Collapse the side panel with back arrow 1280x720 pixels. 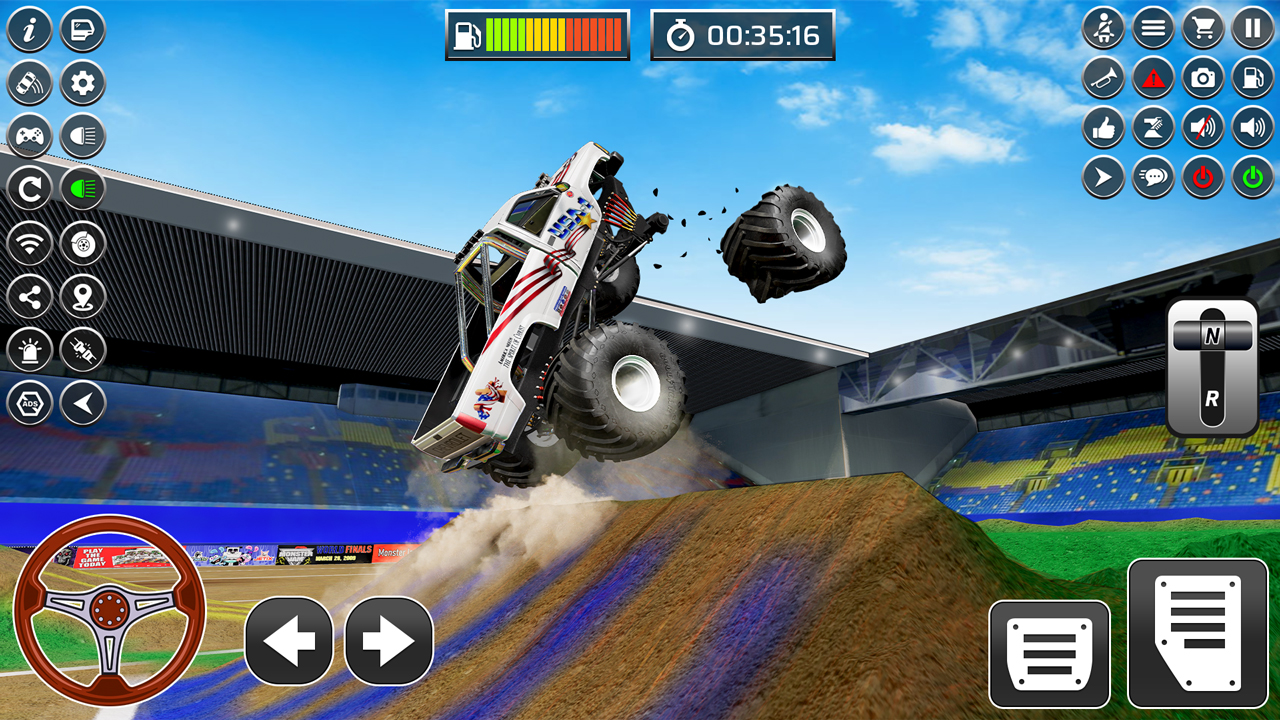click(82, 402)
